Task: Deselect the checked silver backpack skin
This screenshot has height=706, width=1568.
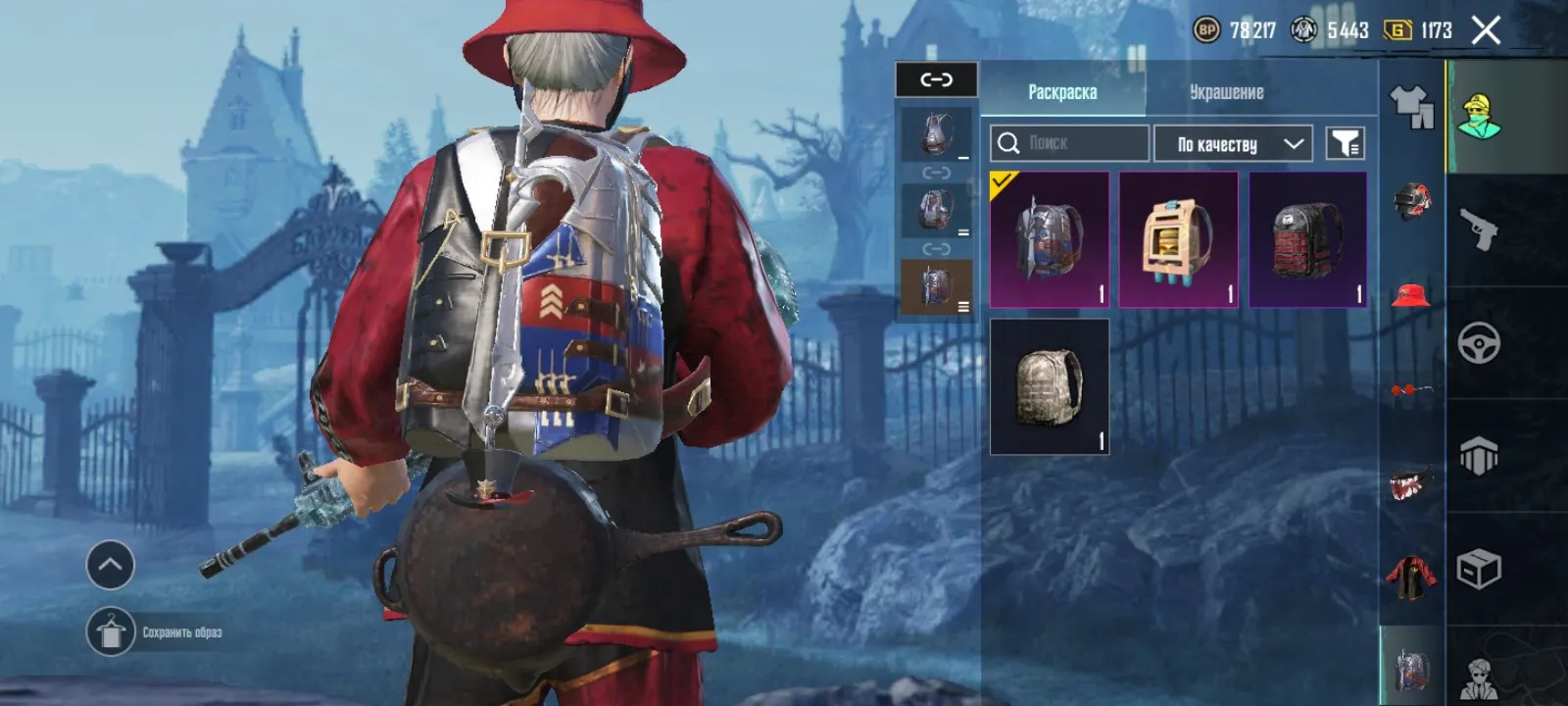Action: 1049,238
